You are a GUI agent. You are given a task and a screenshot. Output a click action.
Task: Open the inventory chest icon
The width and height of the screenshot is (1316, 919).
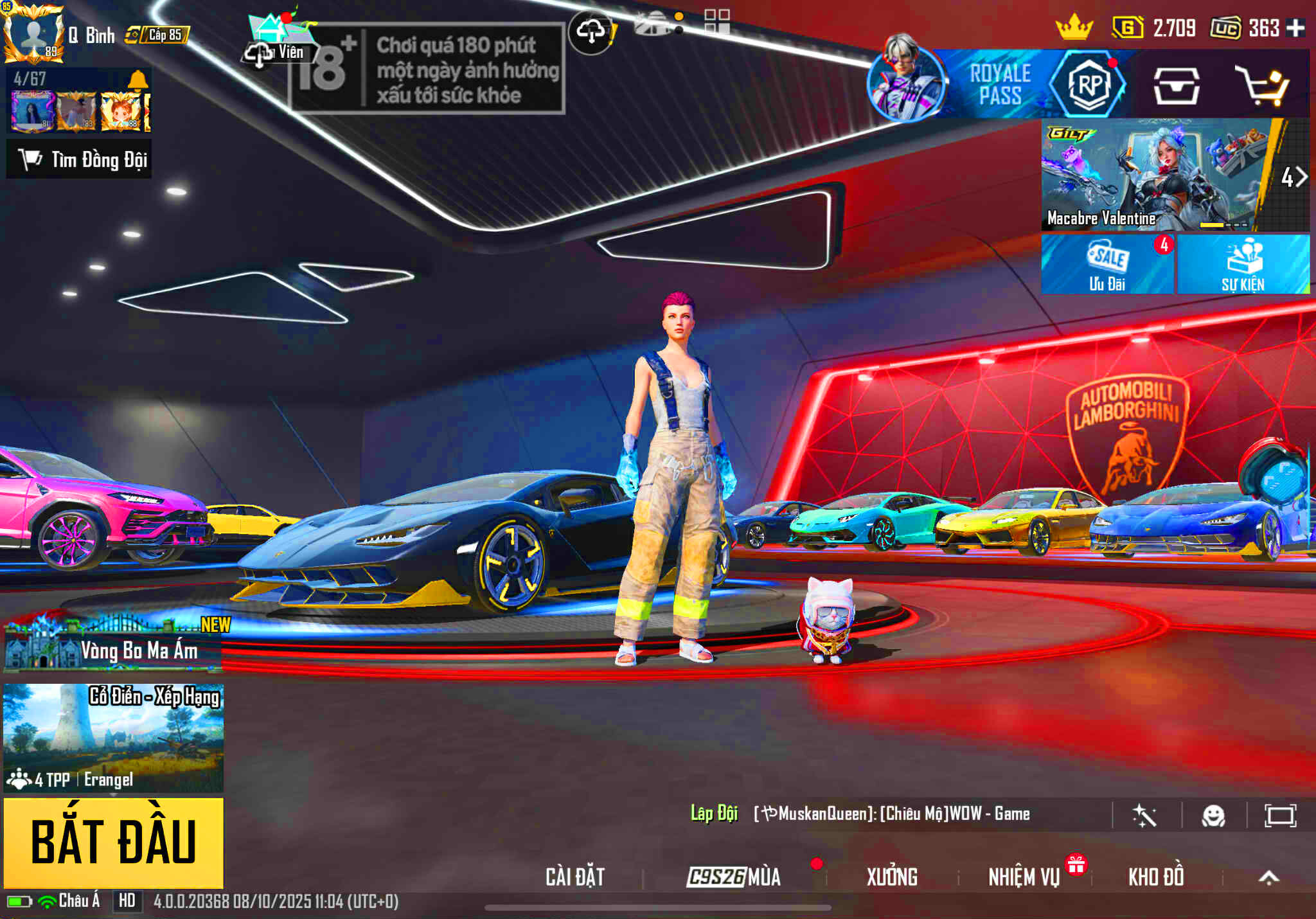click(1176, 85)
